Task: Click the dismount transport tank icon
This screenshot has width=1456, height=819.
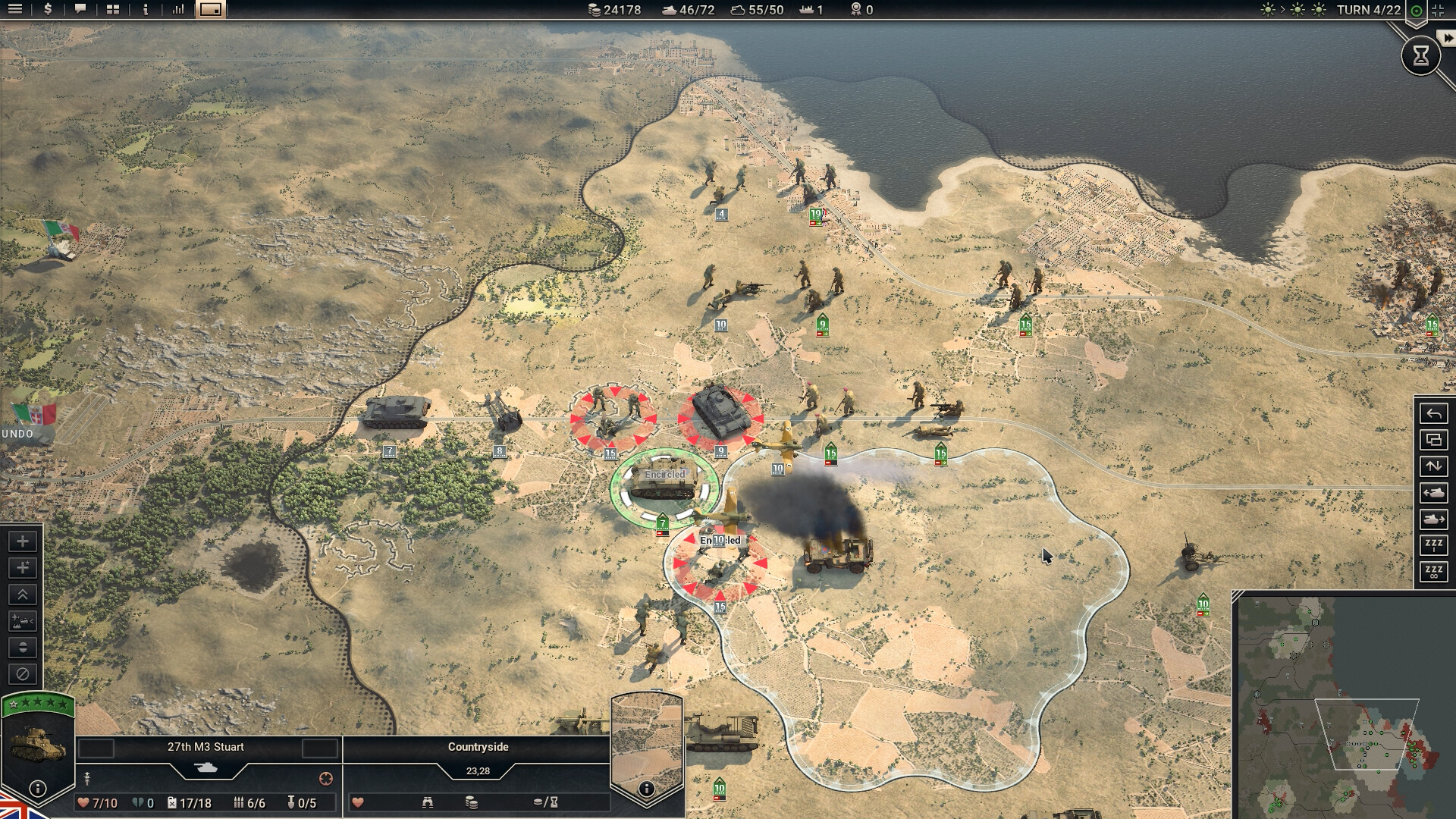Action: [x=1432, y=520]
